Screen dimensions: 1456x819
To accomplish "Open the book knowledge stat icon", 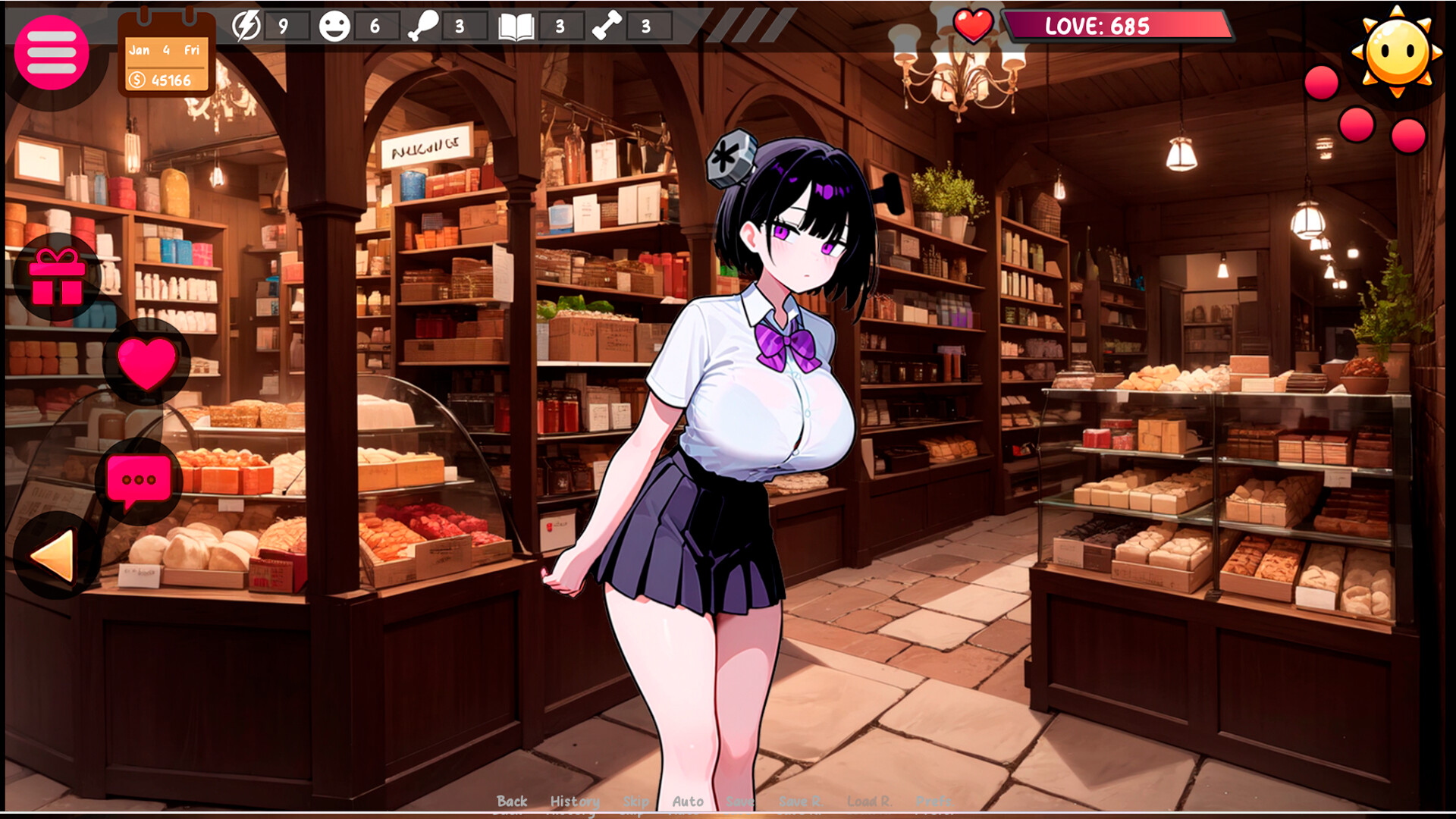I will point(514,27).
